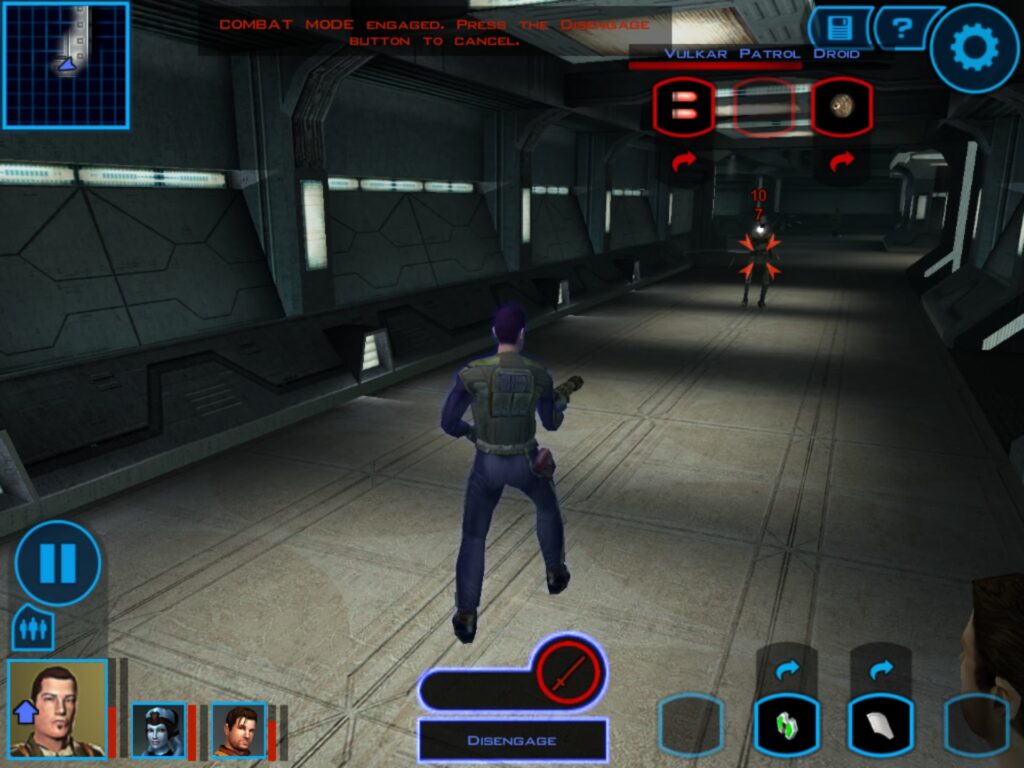Activate the white item action slot
1024x768 pixels.
click(880, 724)
